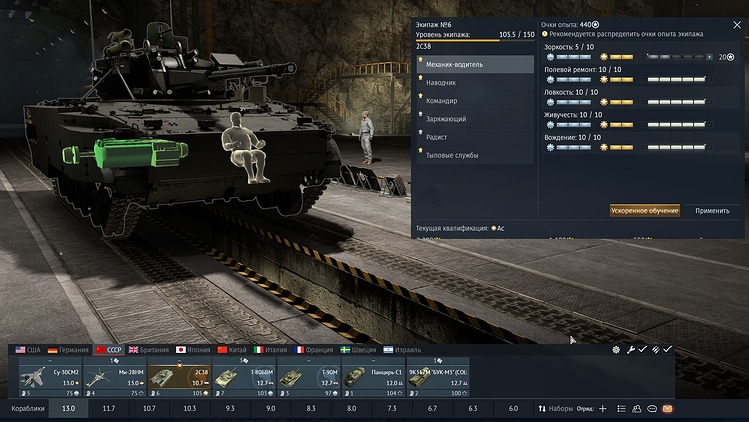Screen dimensions: 749x422
Task: Apply crew changes with Применить
Action: click(x=712, y=211)
